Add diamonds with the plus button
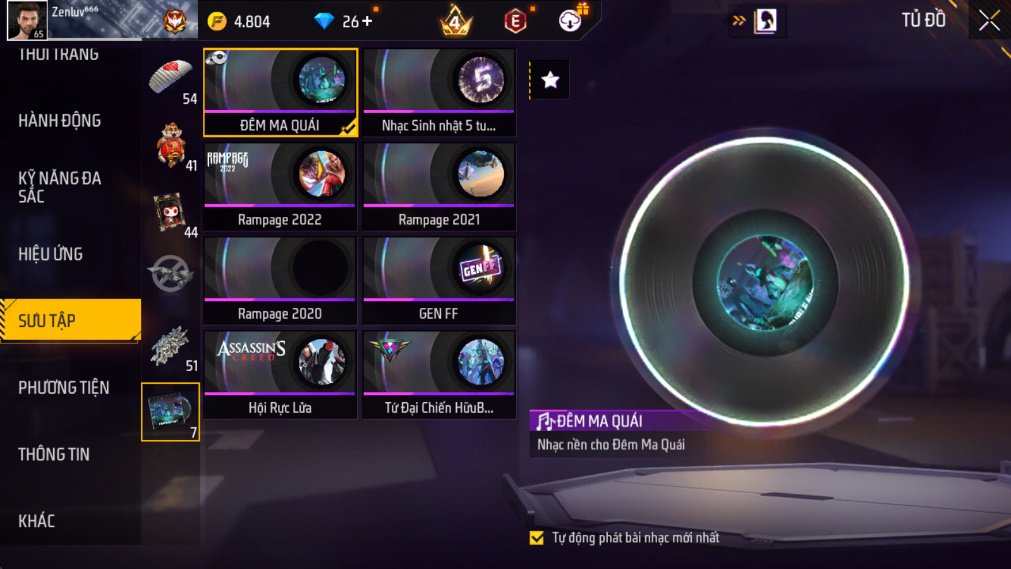The height and width of the screenshot is (569, 1011). tap(367, 21)
